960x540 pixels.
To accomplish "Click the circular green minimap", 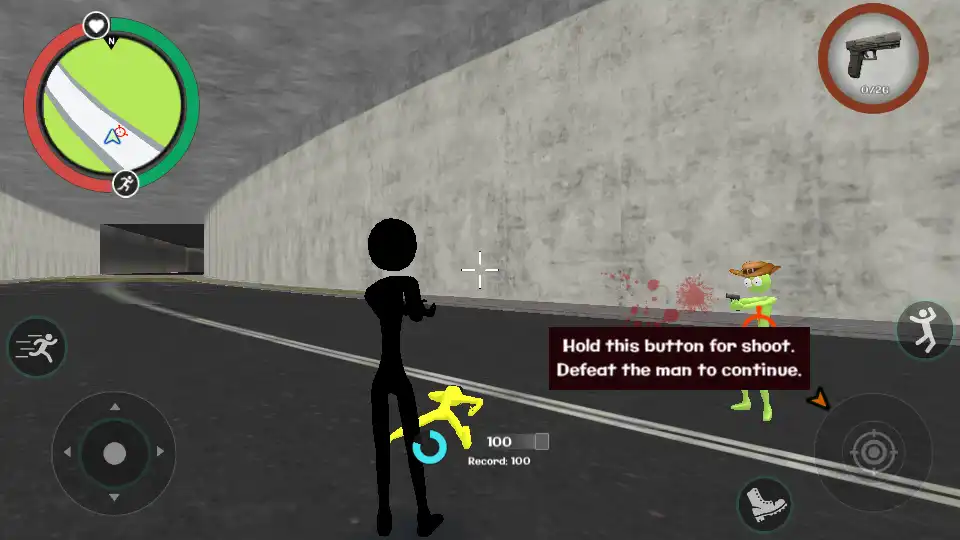I will (111, 105).
